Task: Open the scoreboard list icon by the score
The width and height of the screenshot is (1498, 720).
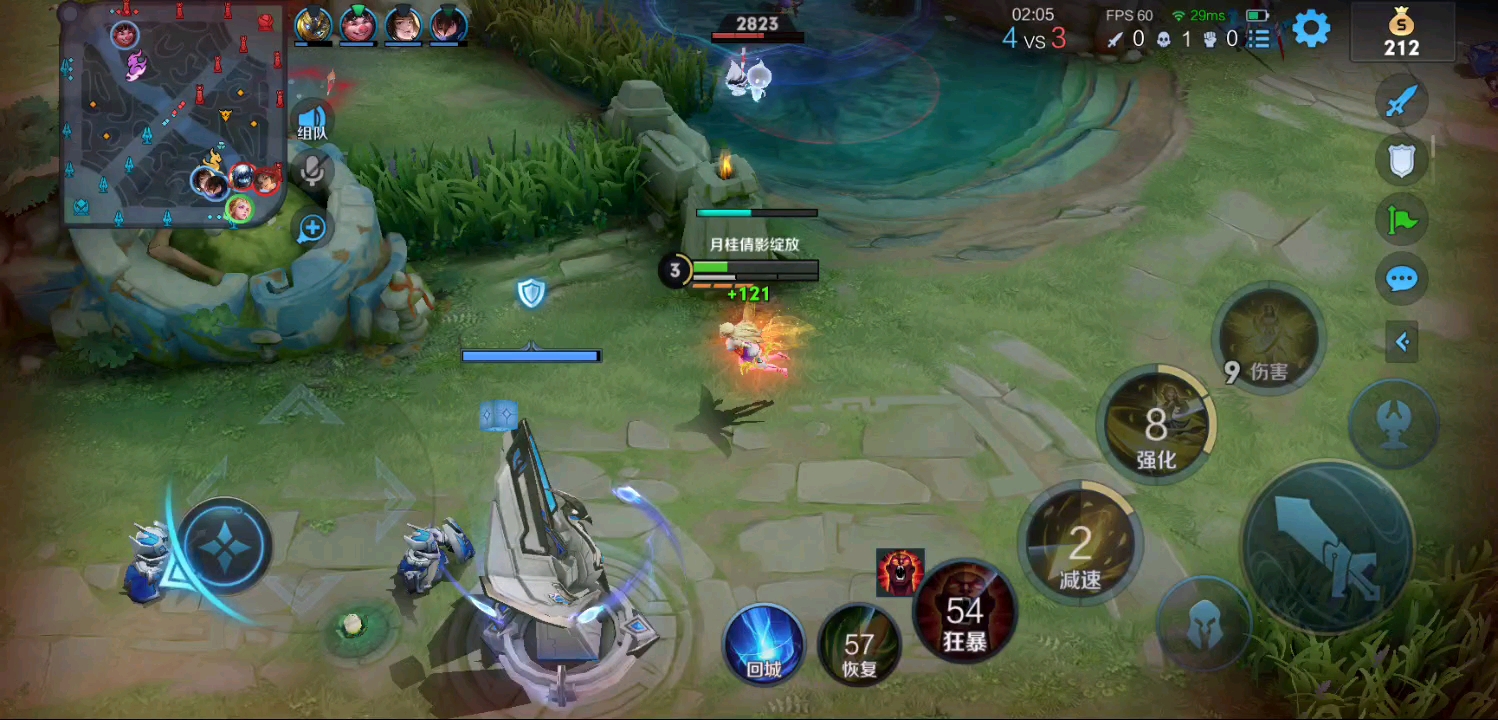Action: pyautogui.click(x=1260, y=39)
